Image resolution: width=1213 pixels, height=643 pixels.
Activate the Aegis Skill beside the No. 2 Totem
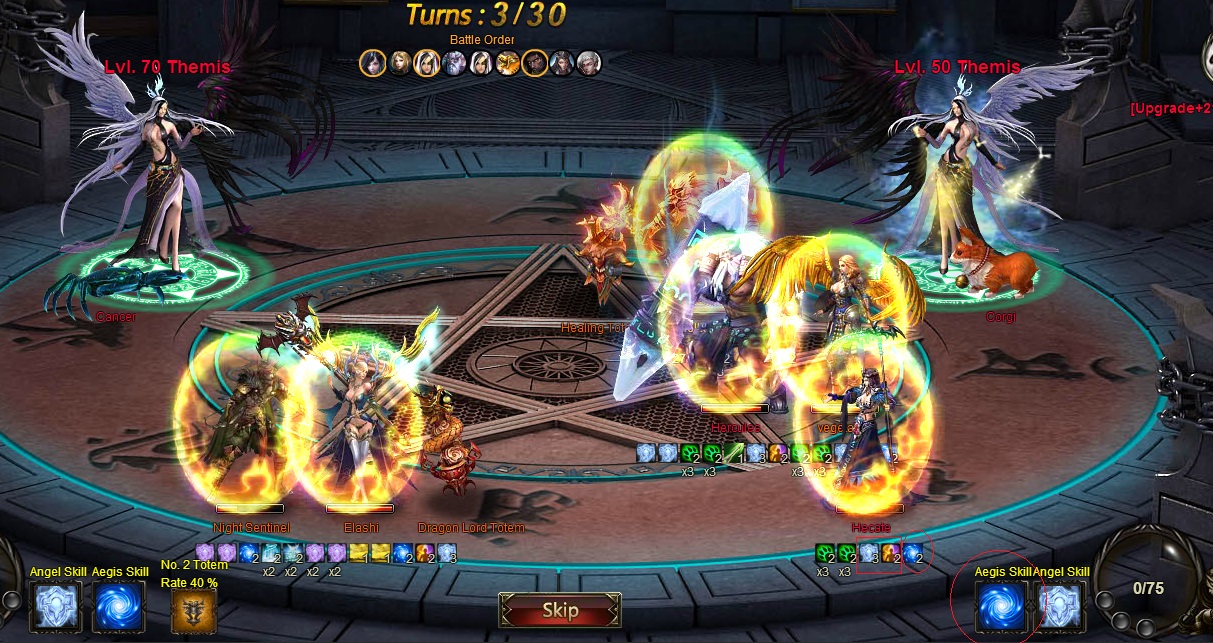coord(119,607)
